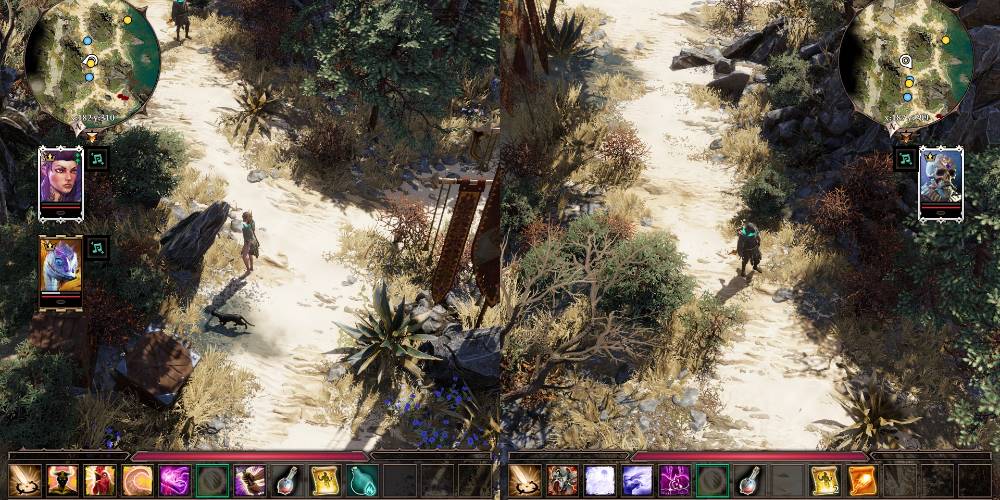The height and width of the screenshot is (500, 1000).
Task: Cast the purple lightning skill on left hotbar
Action: click(x=174, y=481)
